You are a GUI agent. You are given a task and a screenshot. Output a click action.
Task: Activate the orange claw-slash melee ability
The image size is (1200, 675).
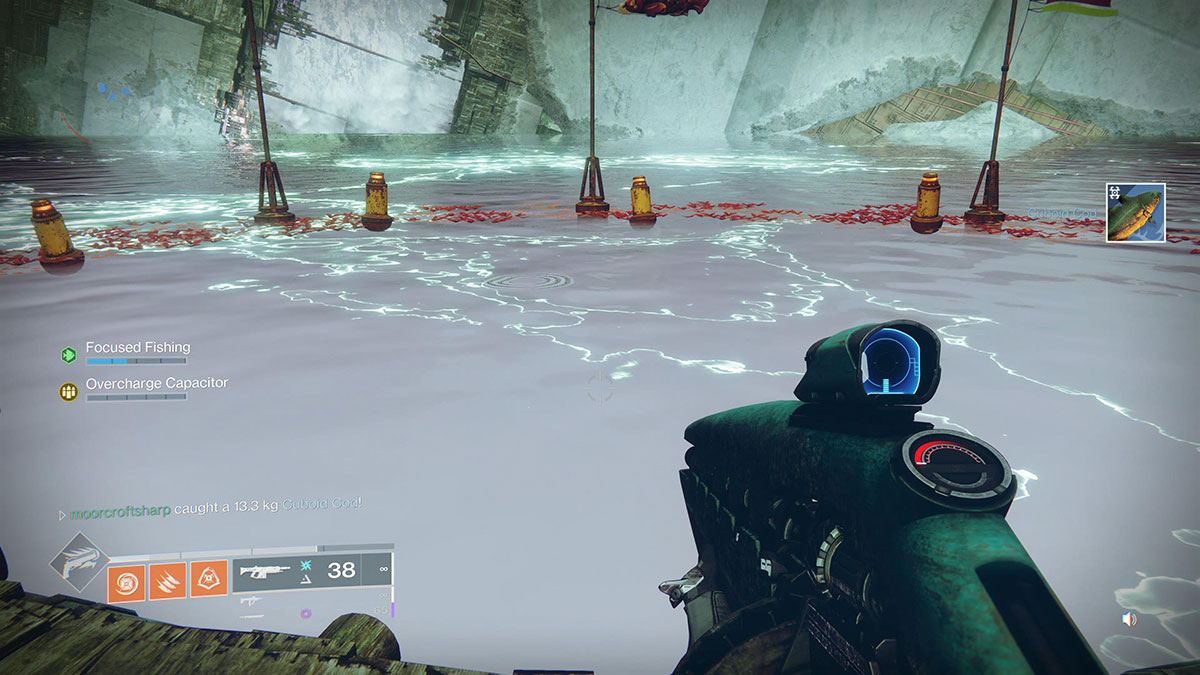(x=167, y=582)
